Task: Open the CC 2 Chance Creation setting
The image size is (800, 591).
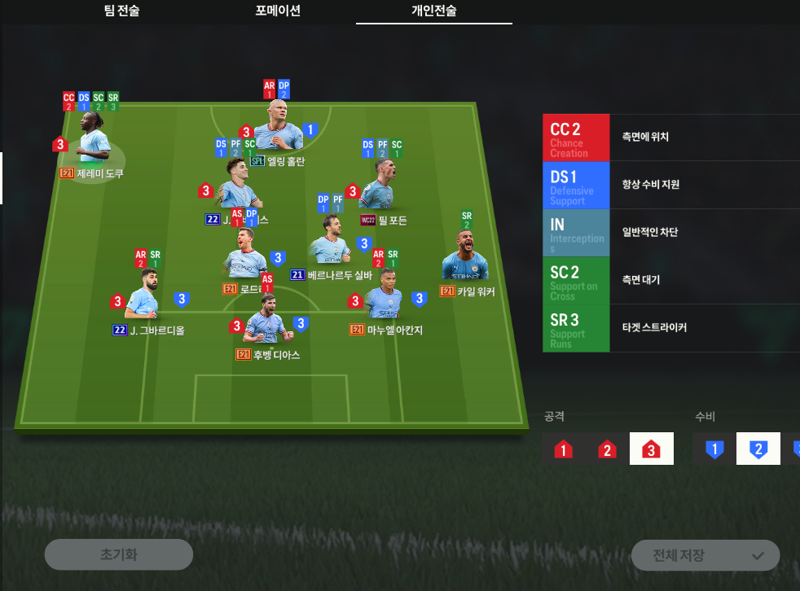Action: point(672,138)
